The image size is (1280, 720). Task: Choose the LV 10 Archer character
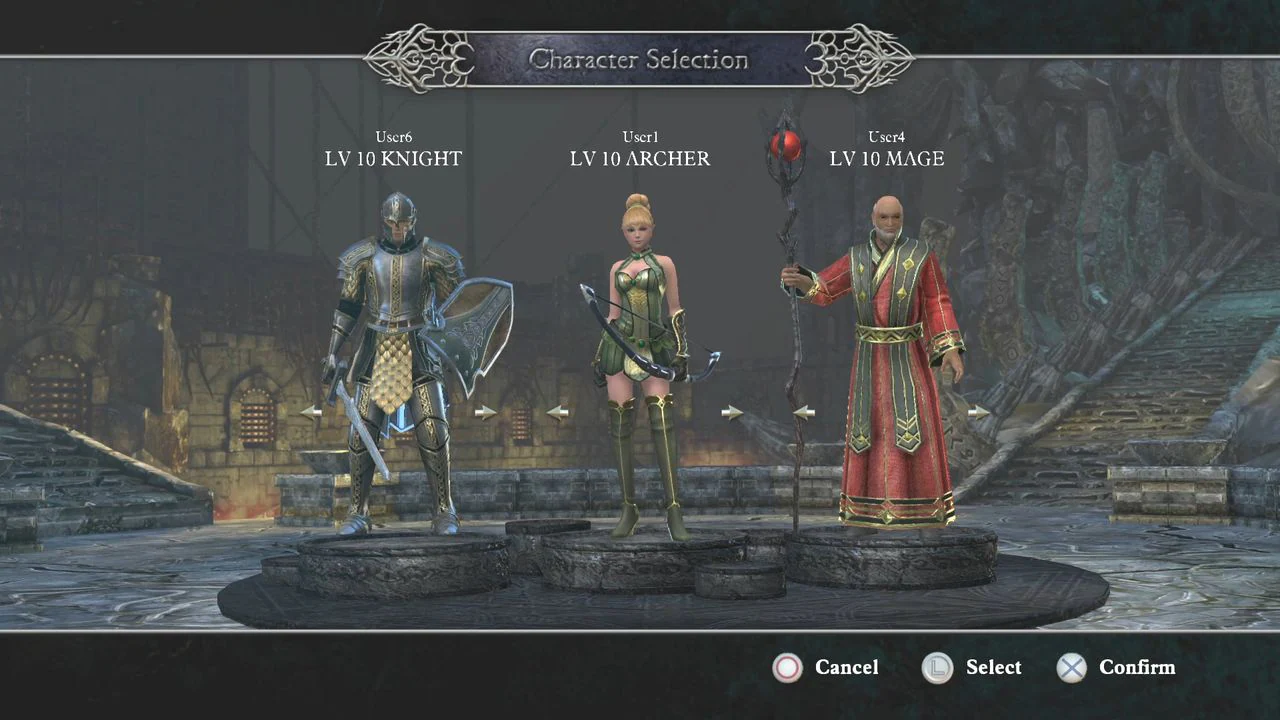pyautogui.click(x=643, y=360)
